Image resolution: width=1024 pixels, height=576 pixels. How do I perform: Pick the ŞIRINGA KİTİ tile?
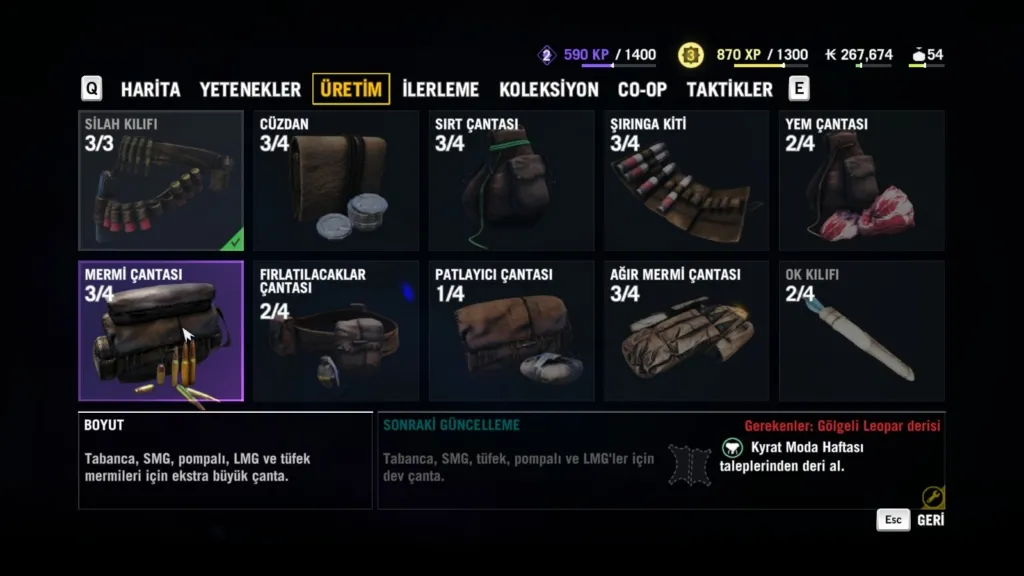coord(686,181)
